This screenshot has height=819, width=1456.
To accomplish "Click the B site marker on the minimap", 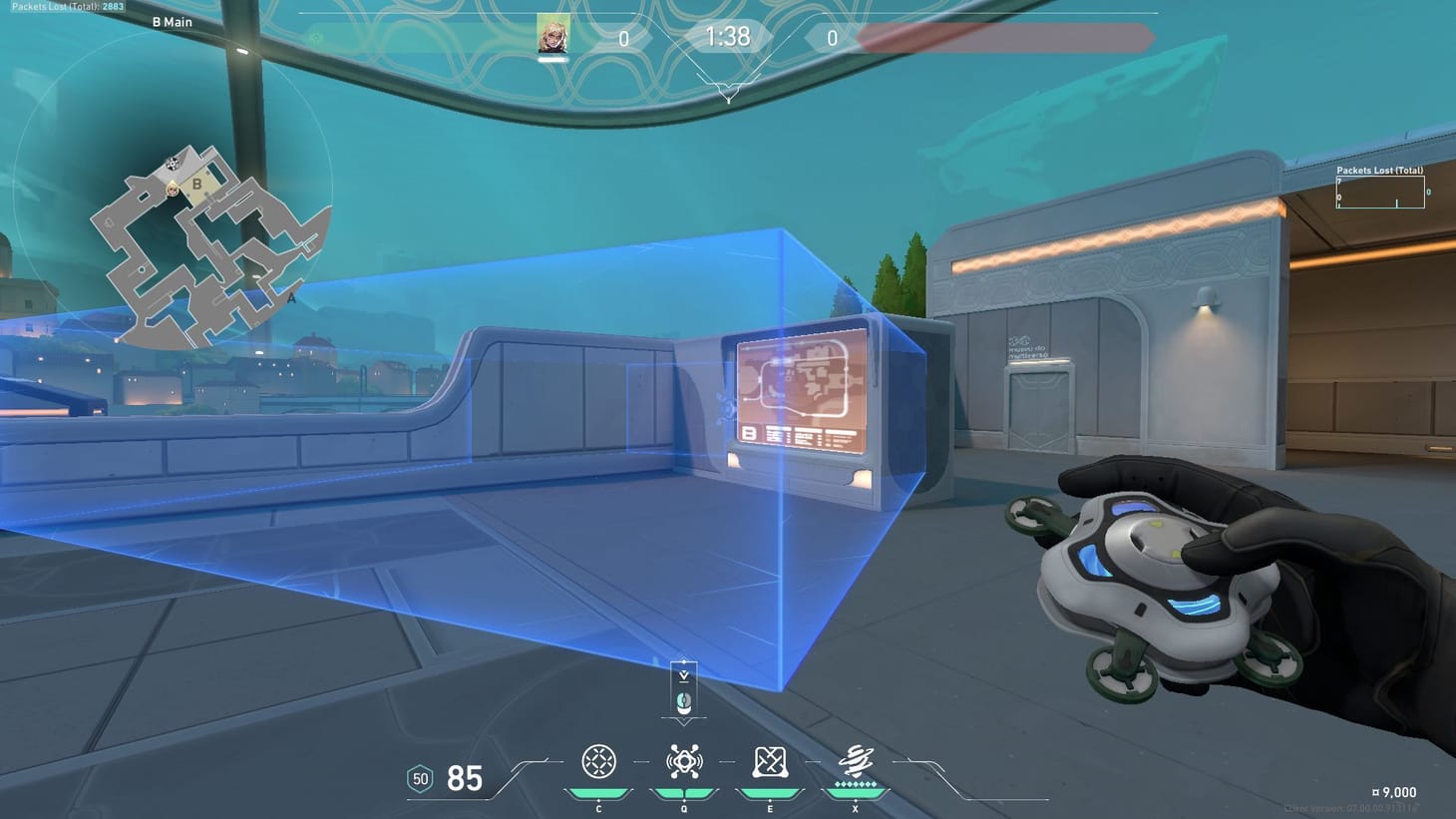I will click(x=195, y=183).
